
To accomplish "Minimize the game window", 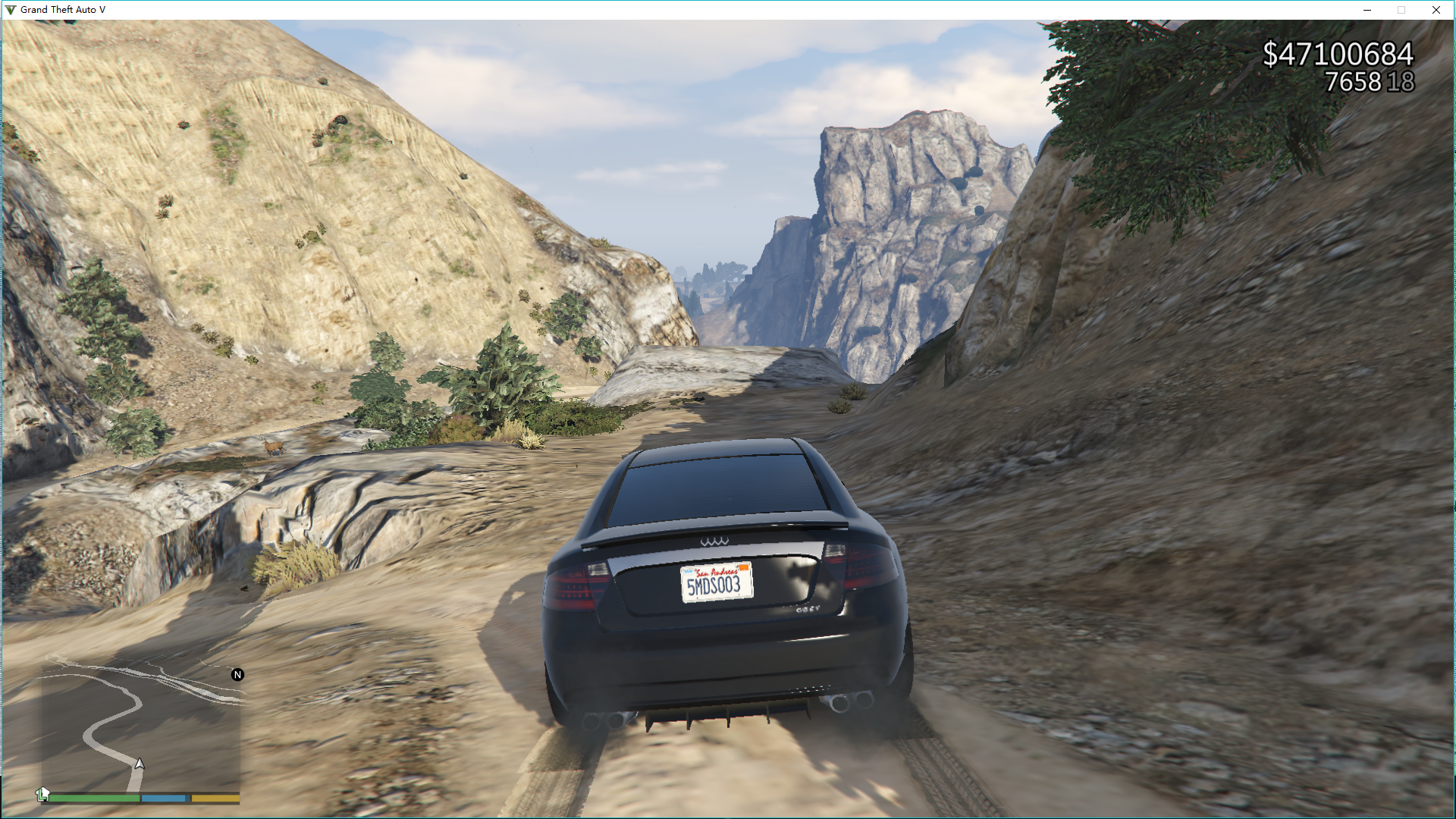I will pos(1367,10).
